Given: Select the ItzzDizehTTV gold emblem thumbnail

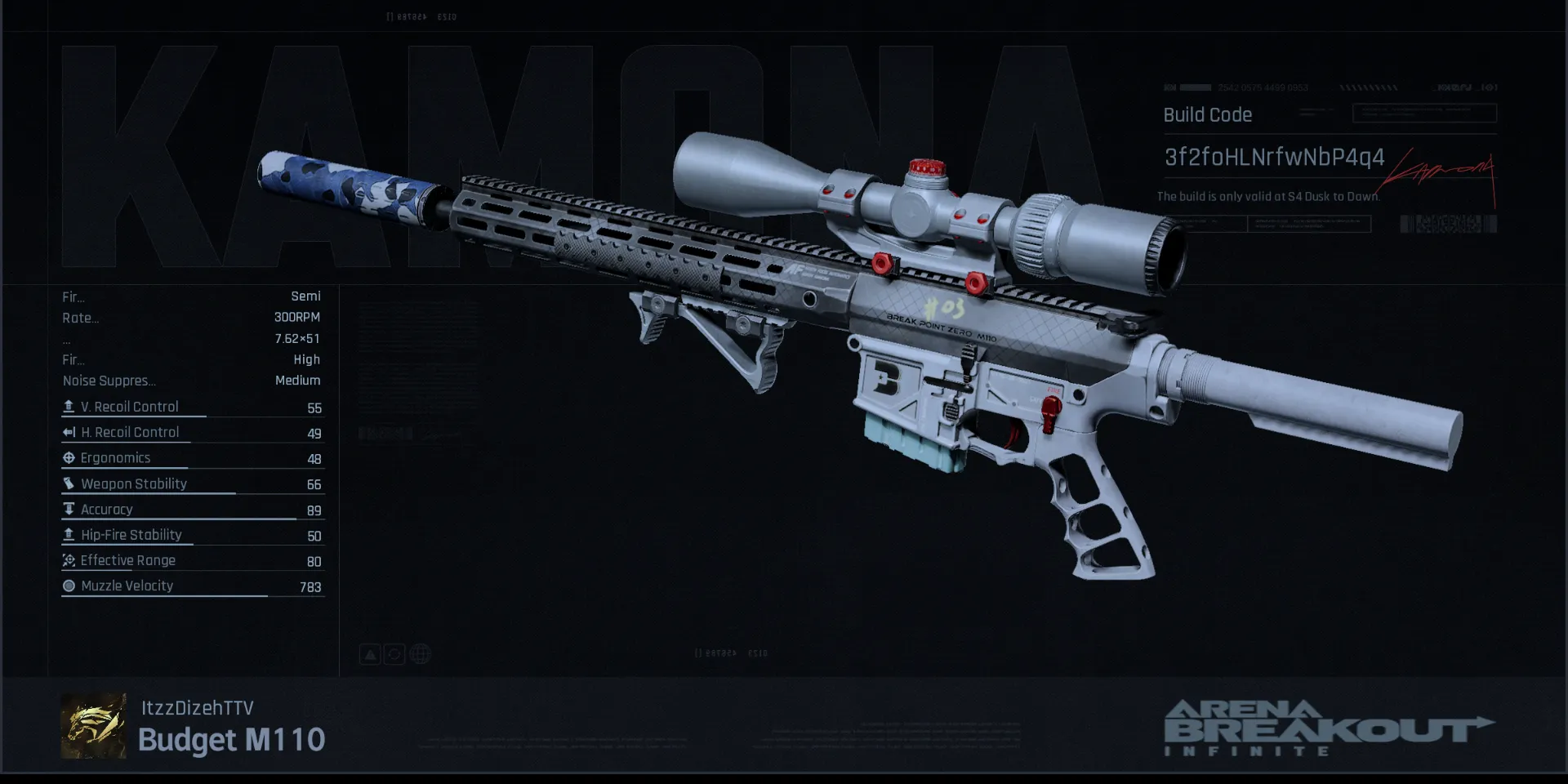Looking at the screenshot, I should 93,725.
